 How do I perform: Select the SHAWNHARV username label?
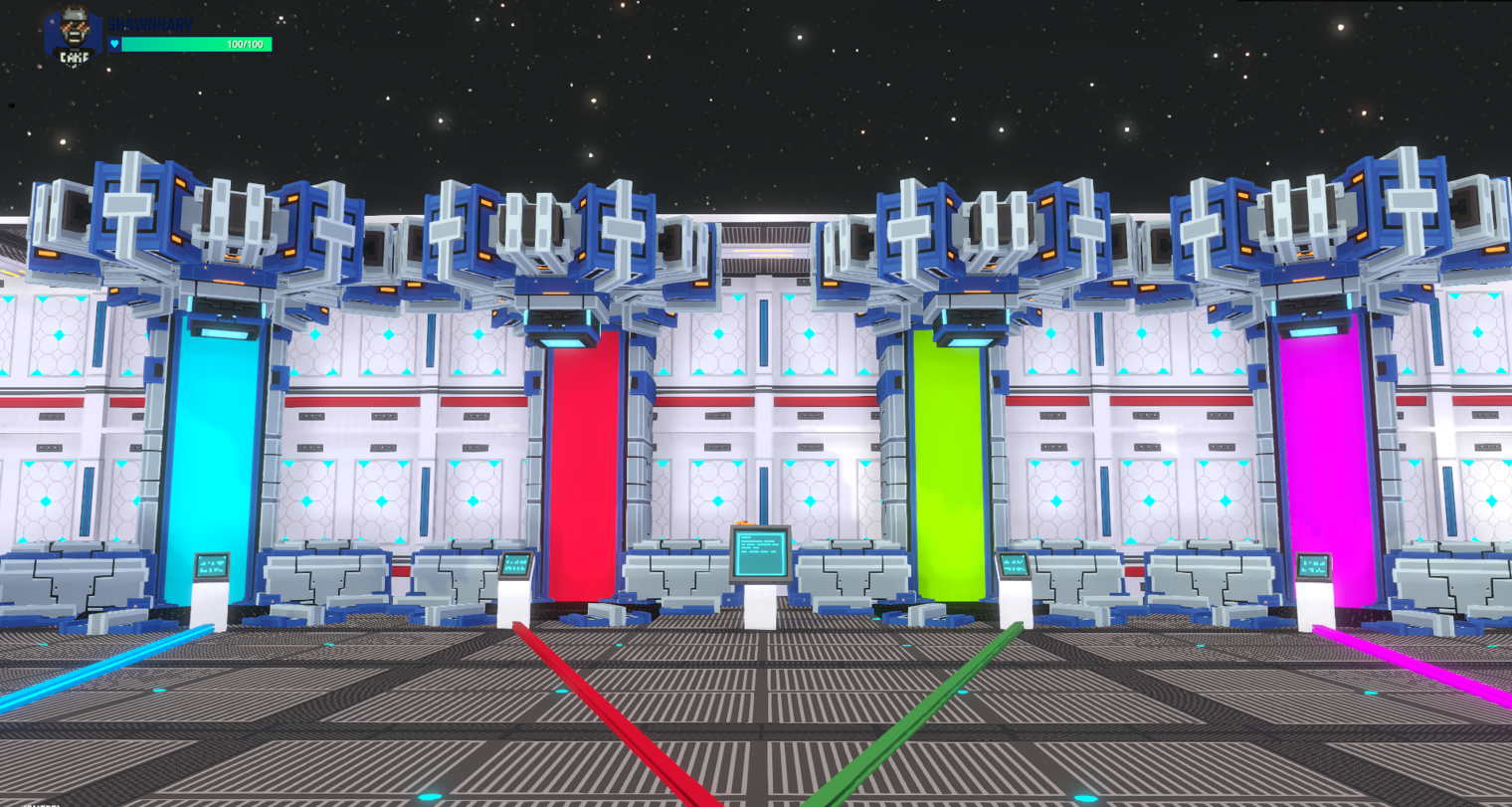[x=150, y=25]
